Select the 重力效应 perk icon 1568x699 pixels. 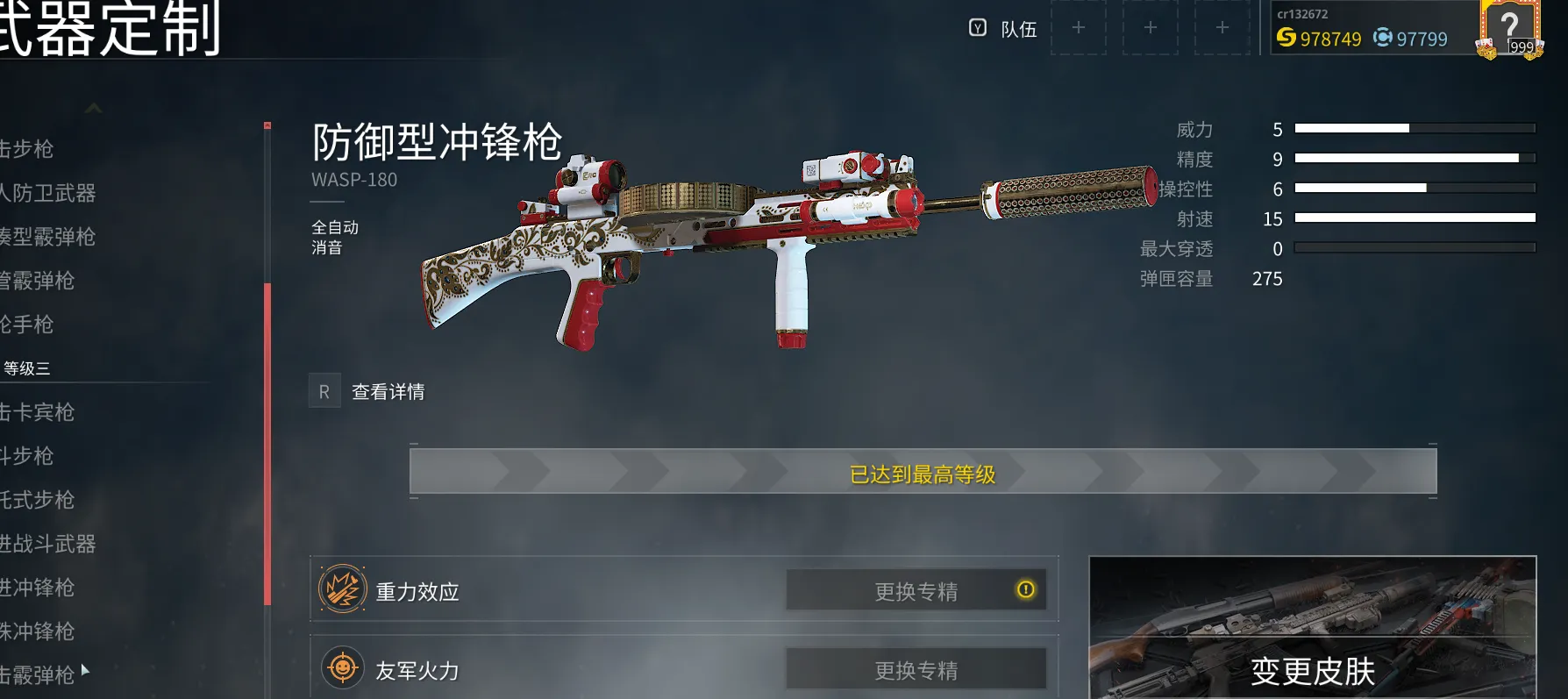[x=342, y=589]
